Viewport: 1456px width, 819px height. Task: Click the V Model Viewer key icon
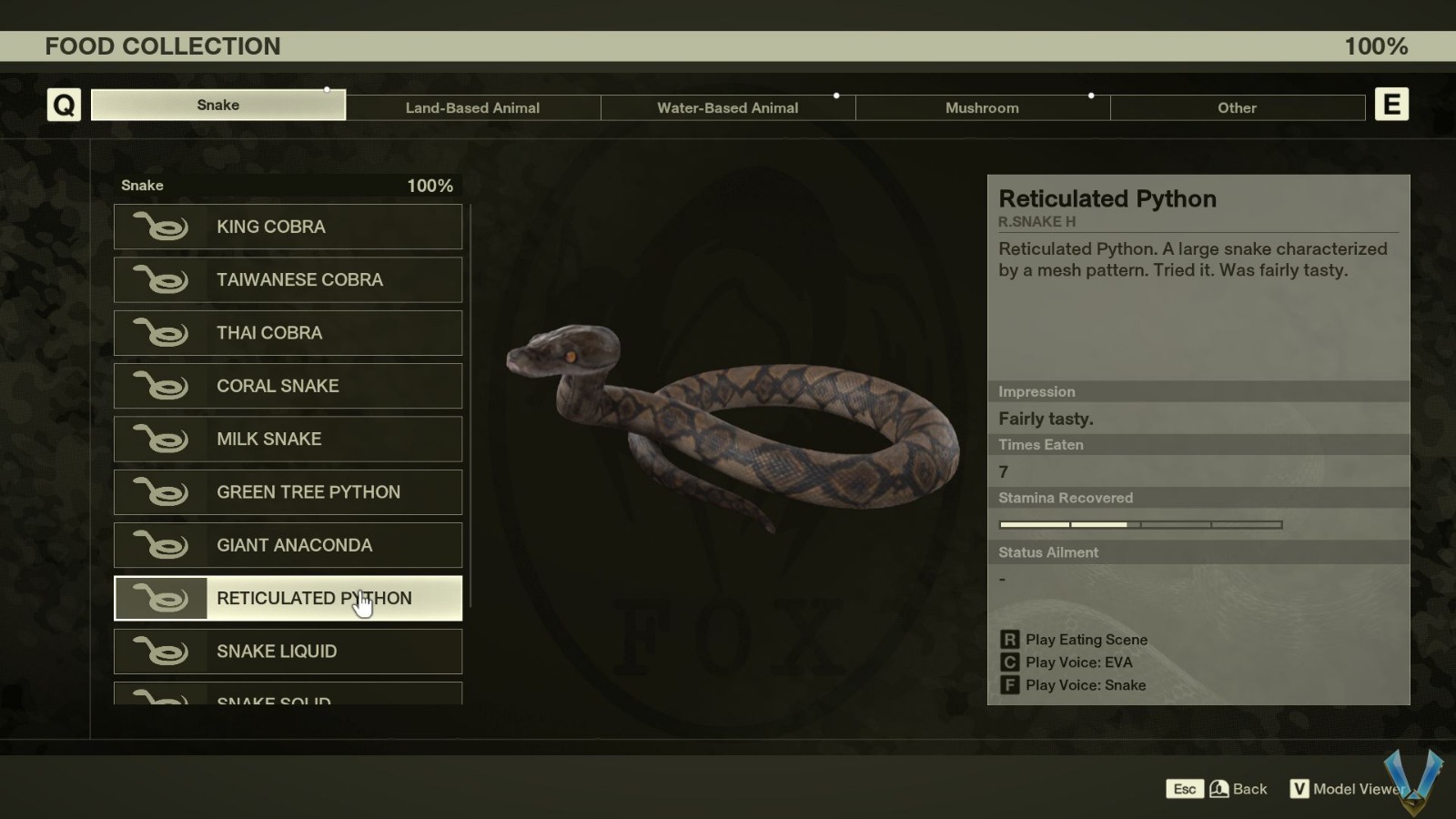1300,789
